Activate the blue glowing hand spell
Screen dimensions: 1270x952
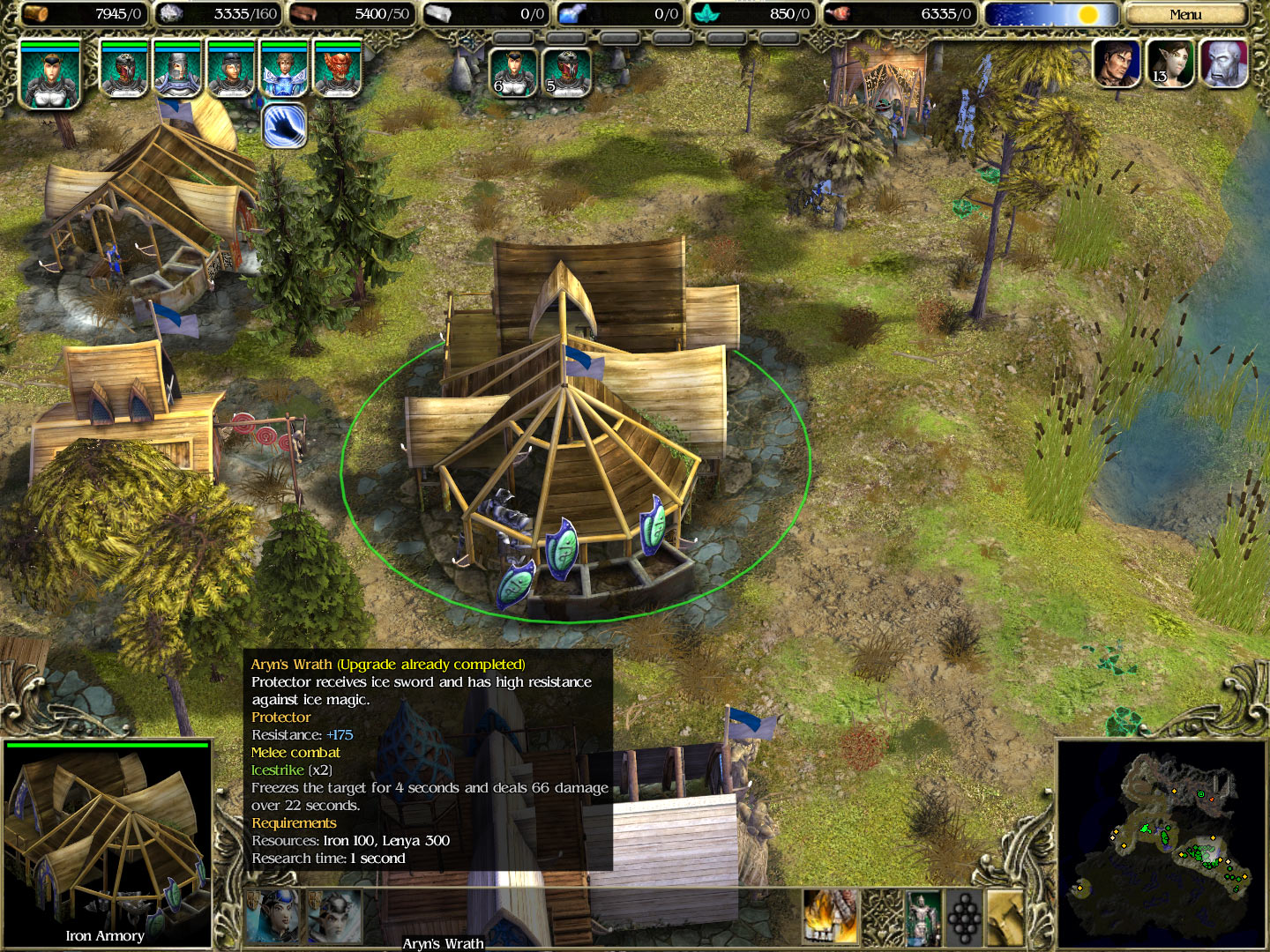284,125
